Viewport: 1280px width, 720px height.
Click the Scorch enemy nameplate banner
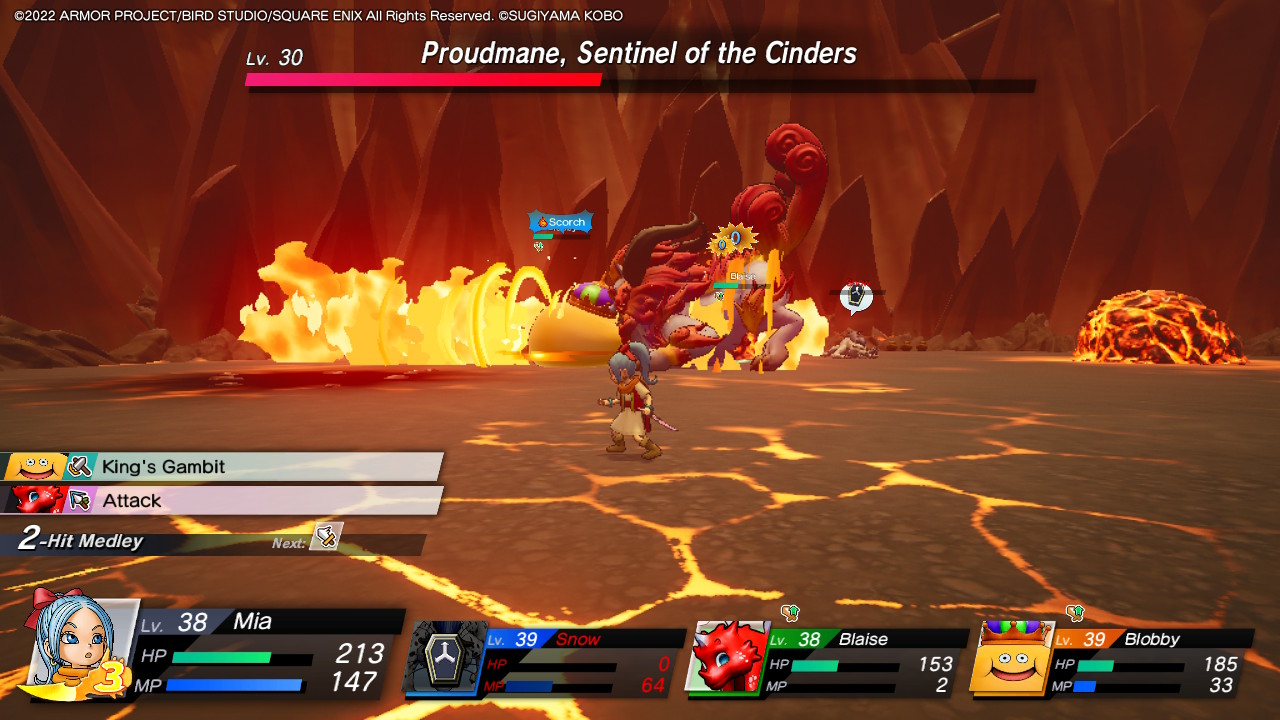560,221
